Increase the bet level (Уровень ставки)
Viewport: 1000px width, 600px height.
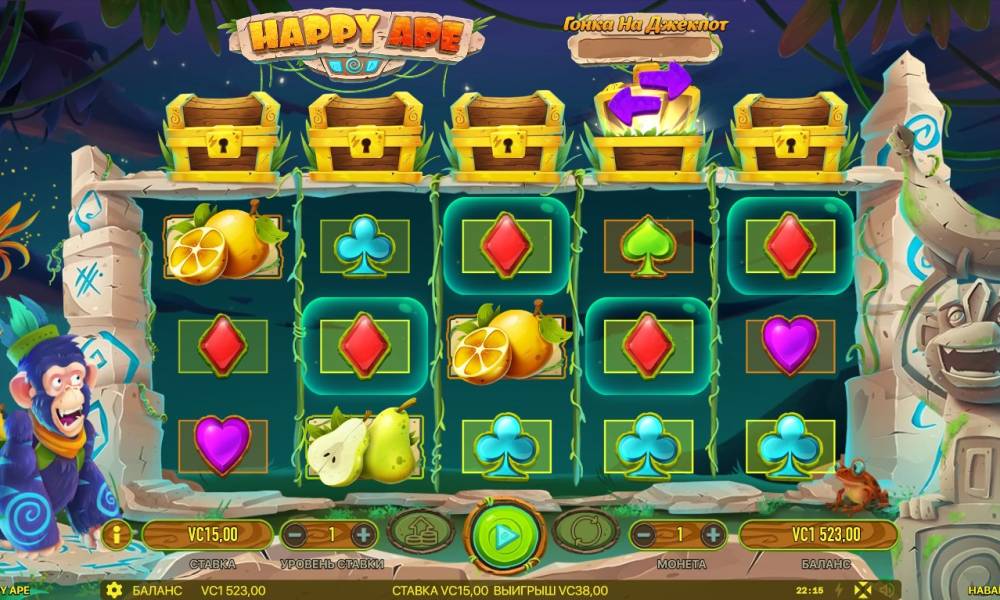pyautogui.click(x=363, y=534)
